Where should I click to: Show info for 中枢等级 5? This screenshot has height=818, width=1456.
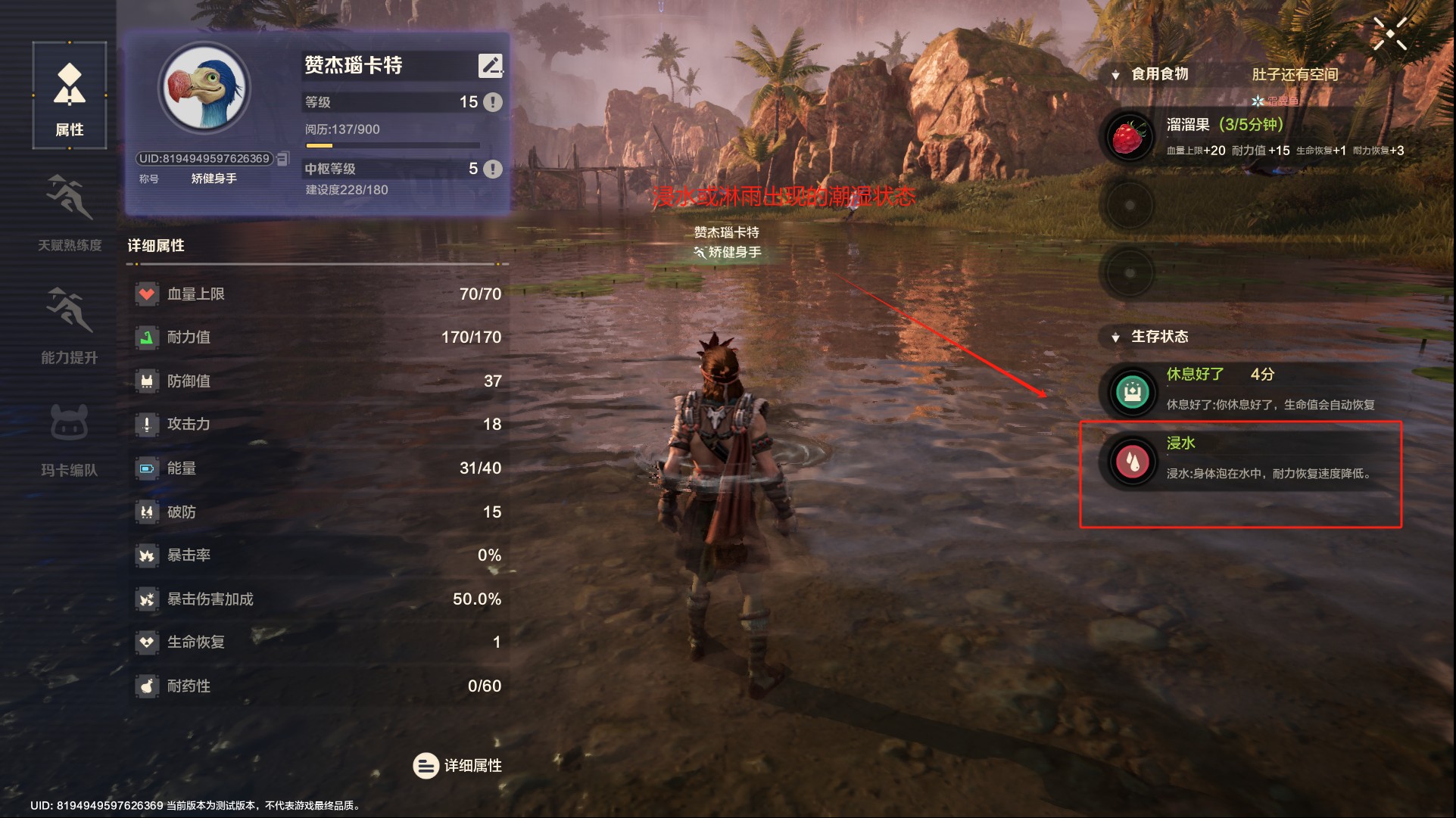(x=492, y=169)
